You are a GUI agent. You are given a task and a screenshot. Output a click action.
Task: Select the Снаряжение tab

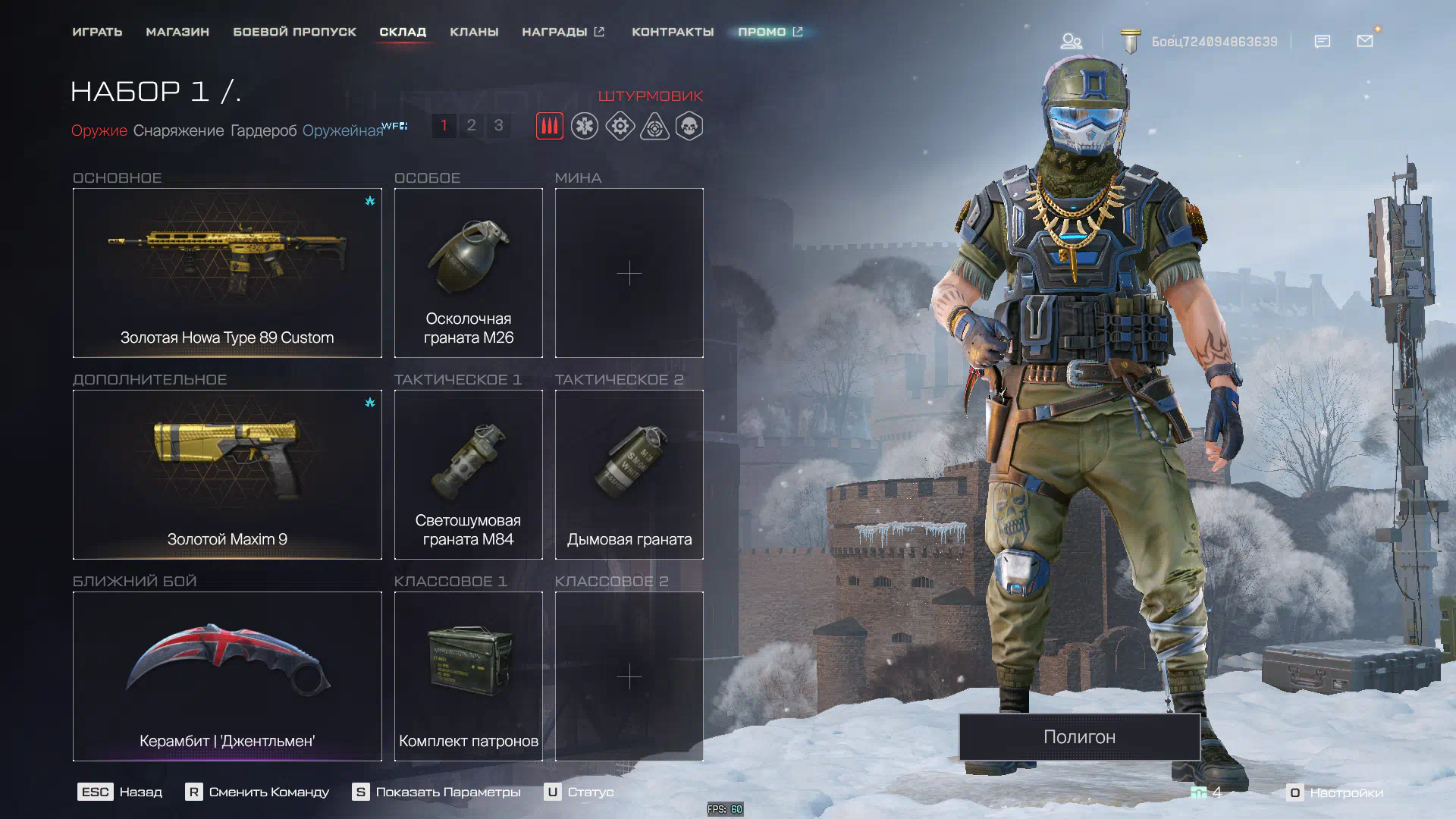pyautogui.click(x=178, y=130)
